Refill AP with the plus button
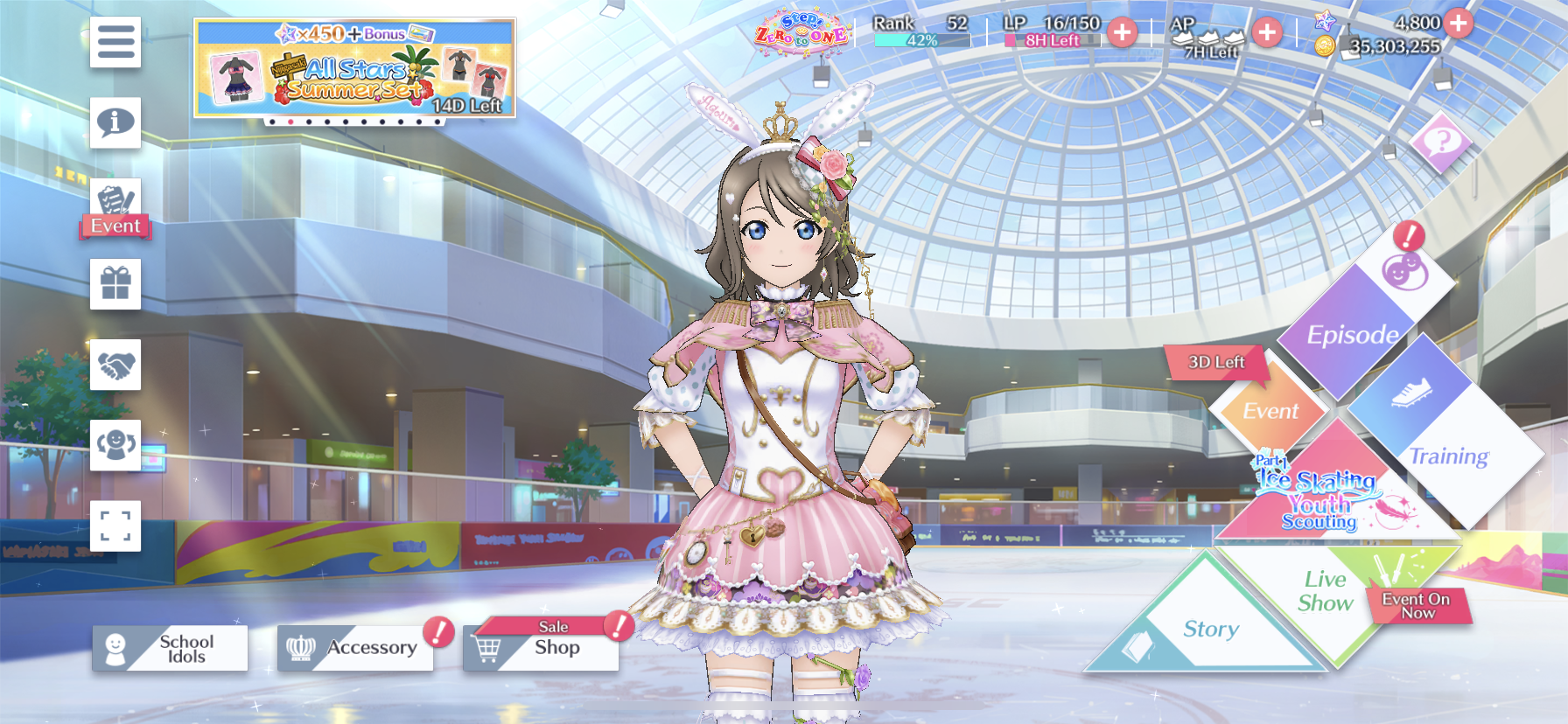The height and width of the screenshot is (724, 1568). click(x=1266, y=33)
